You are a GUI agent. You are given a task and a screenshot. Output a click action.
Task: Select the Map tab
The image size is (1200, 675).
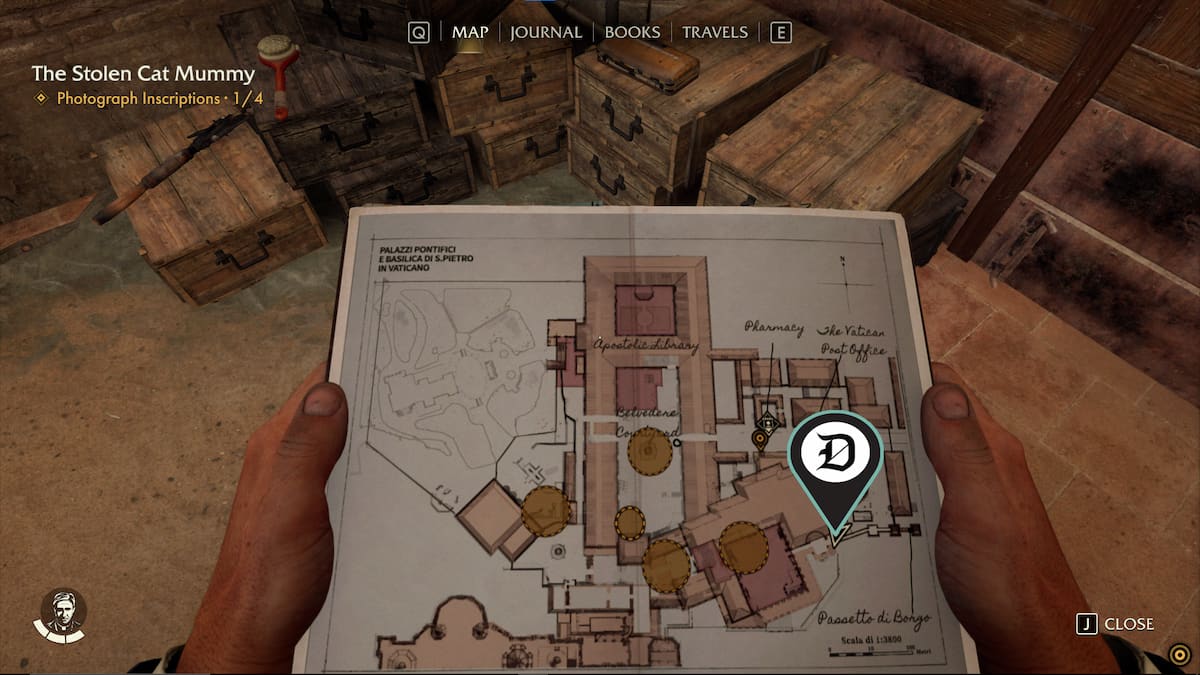click(x=469, y=32)
